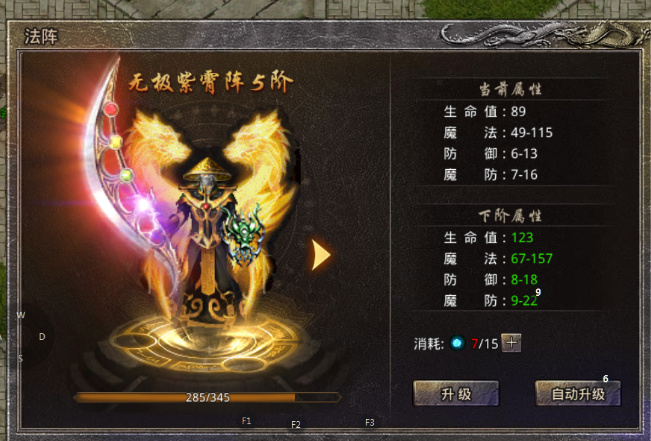Show next tier with the orange arrow
The width and height of the screenshot is (651, 441).
click(321, 255)
